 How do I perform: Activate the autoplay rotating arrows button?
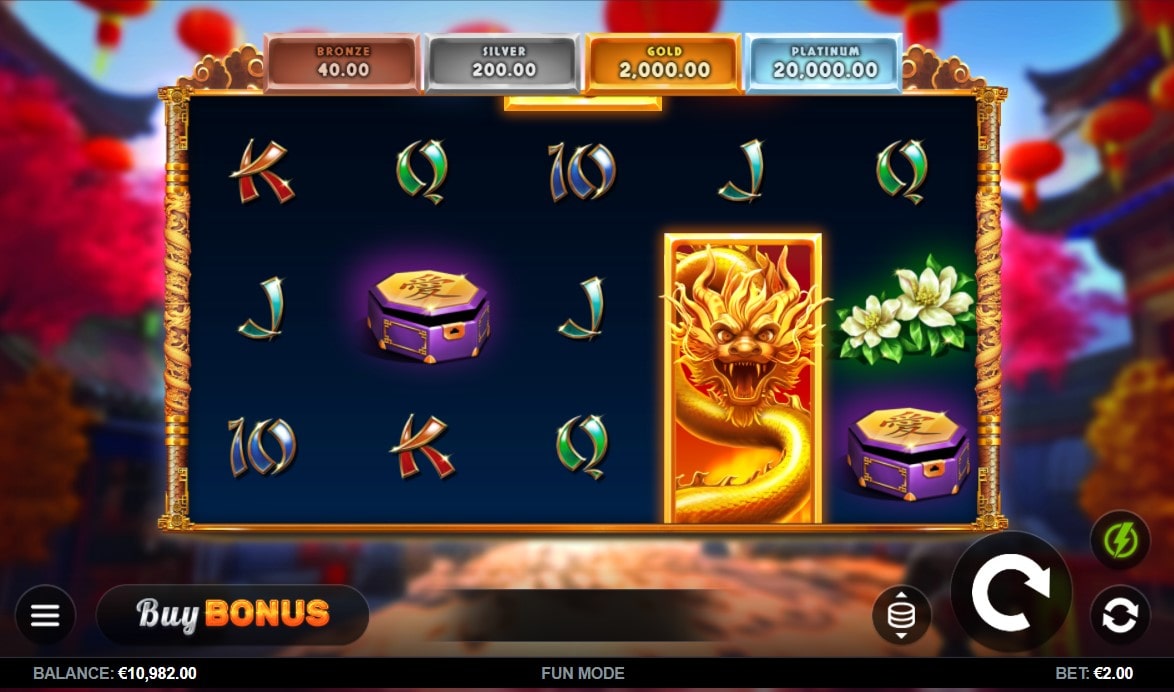click(1119, 614)
